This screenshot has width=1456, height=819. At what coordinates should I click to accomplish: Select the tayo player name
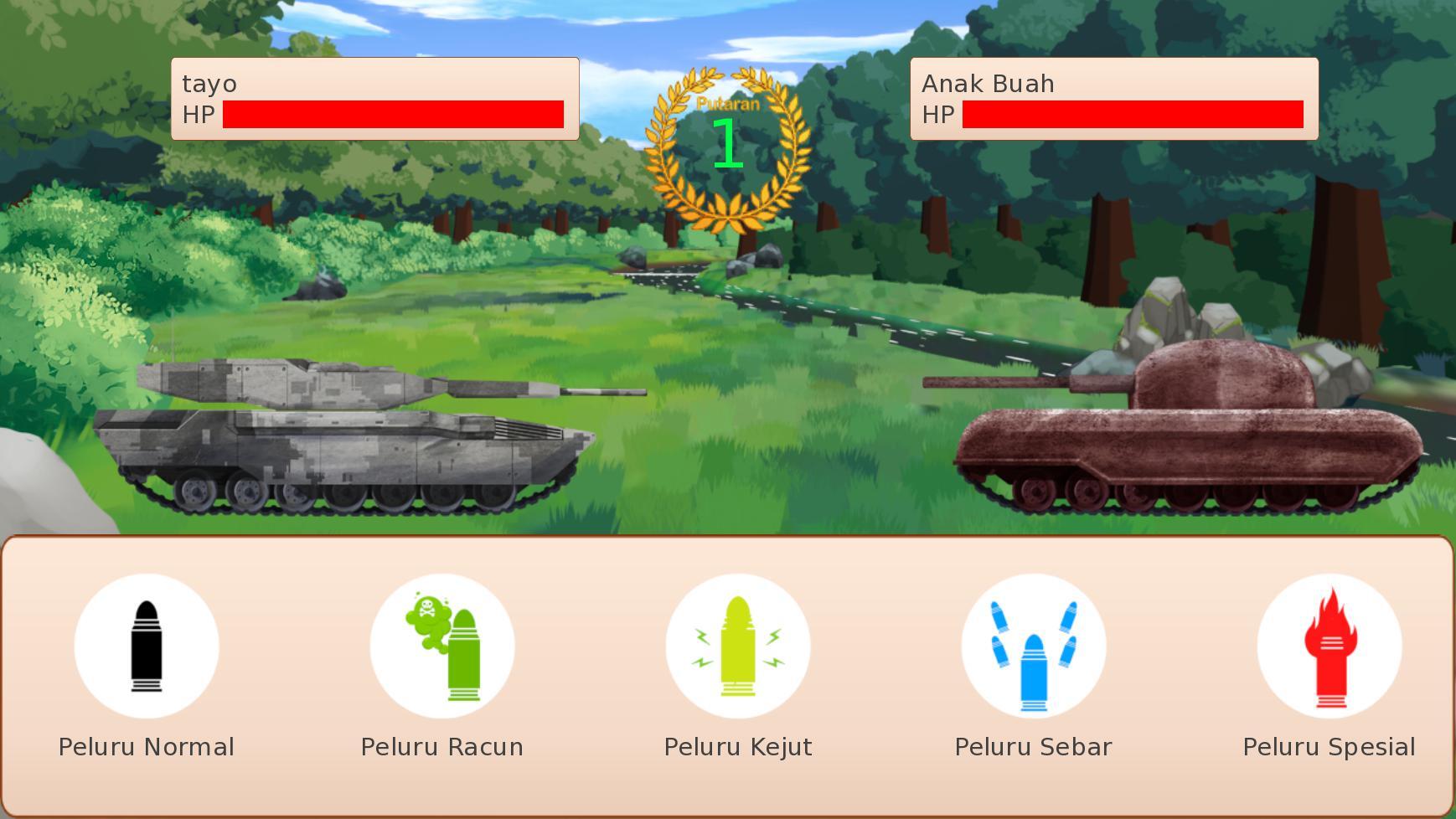tap(209, 84)
